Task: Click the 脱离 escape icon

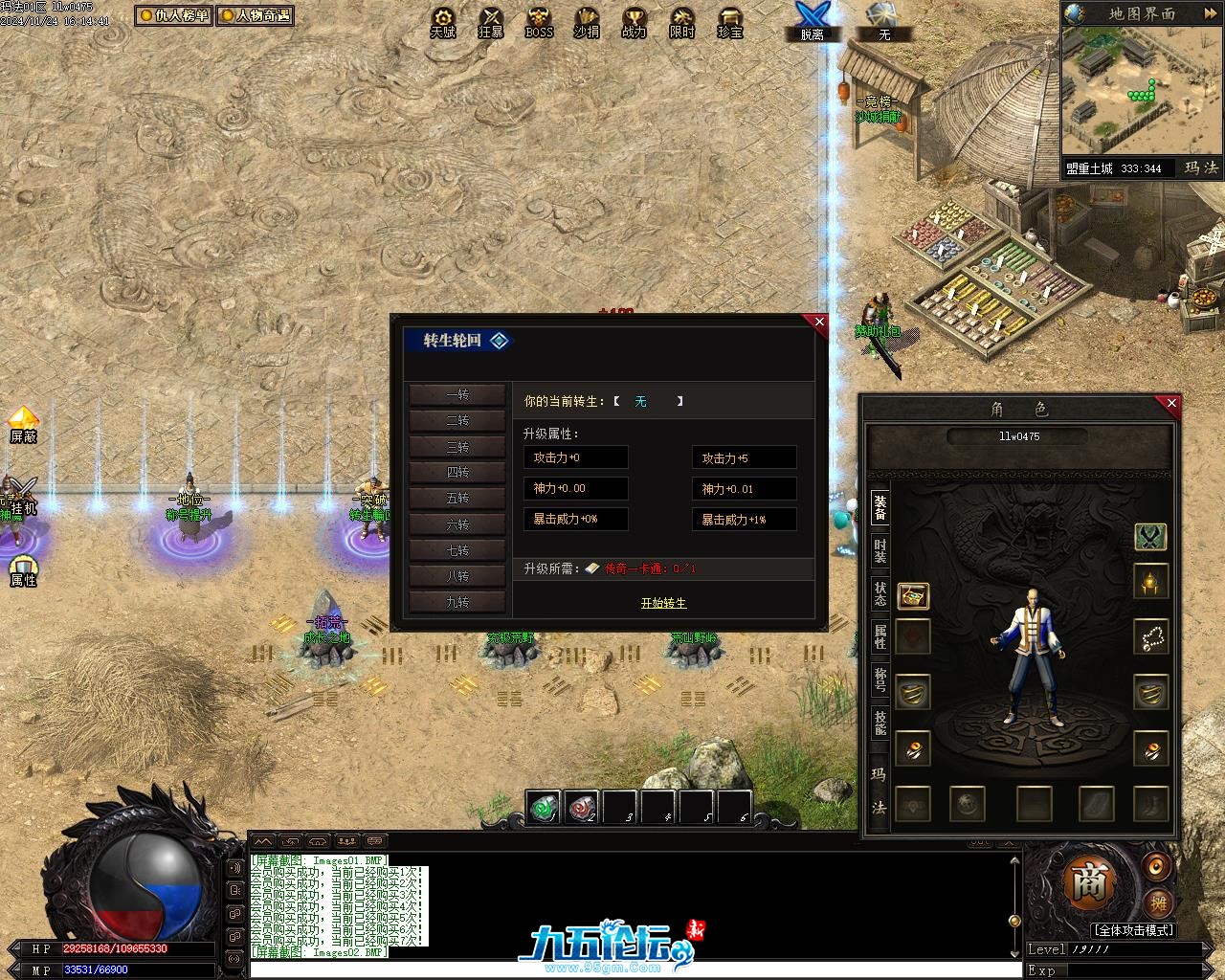Action: click(x=812, y=21)
